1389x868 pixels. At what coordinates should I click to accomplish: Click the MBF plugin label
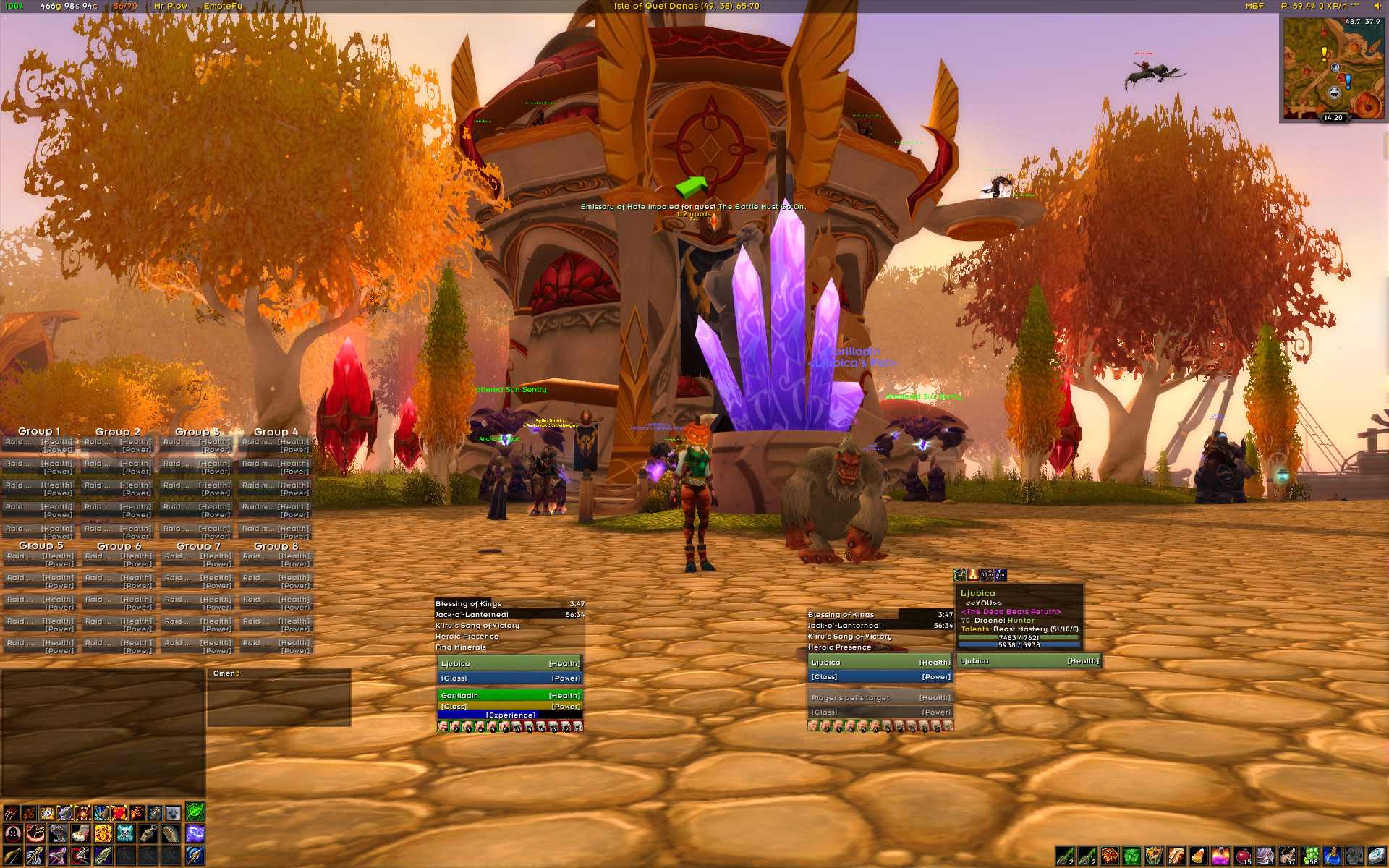pyautogui.click(x=1254, y=6)
